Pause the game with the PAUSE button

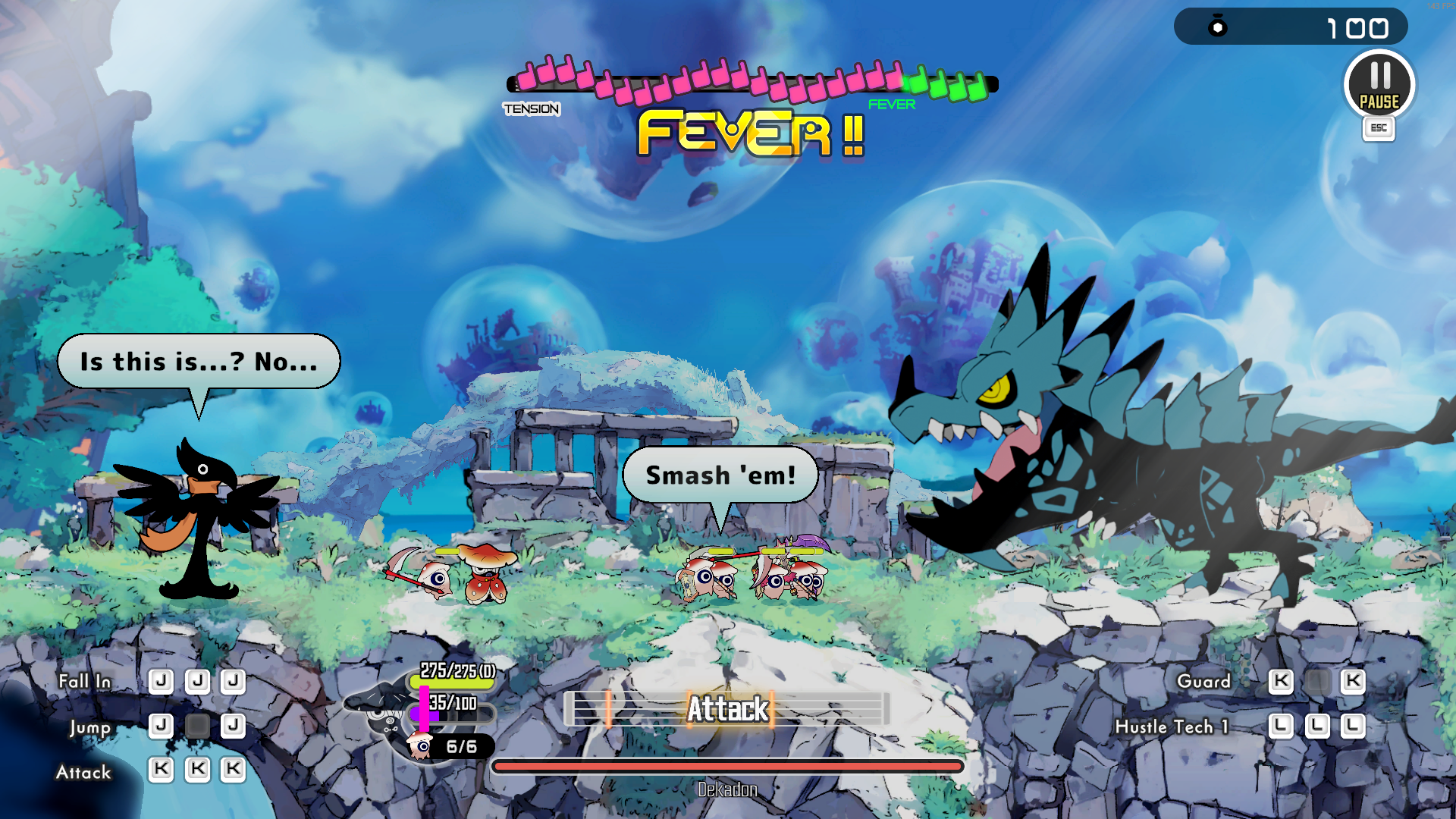(1379, 85)
